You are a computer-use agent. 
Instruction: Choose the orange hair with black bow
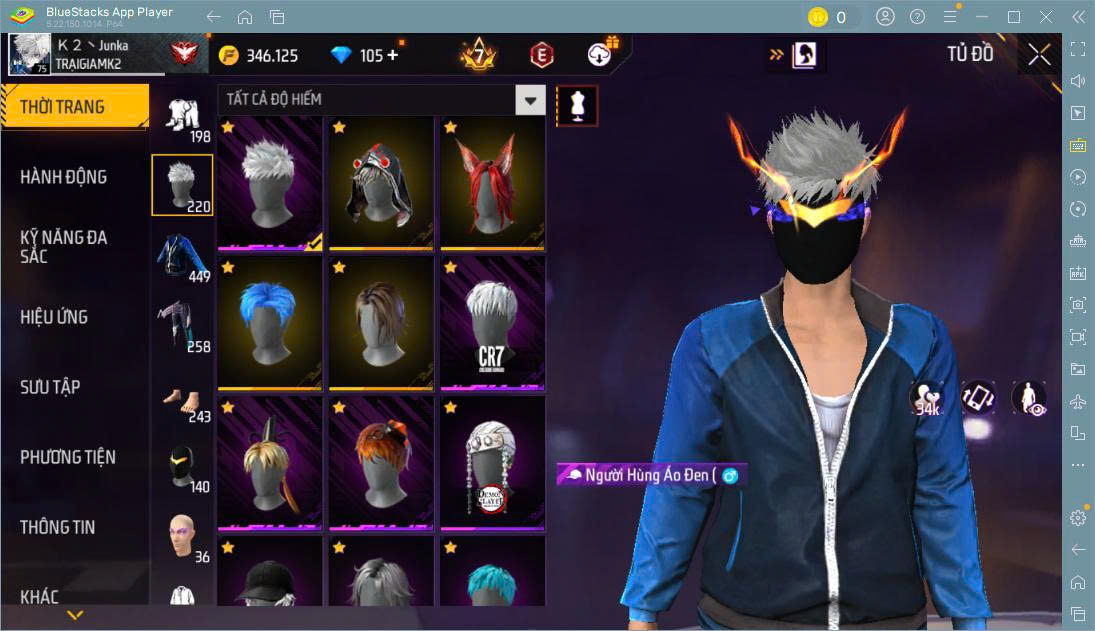[x=380, y=462]
